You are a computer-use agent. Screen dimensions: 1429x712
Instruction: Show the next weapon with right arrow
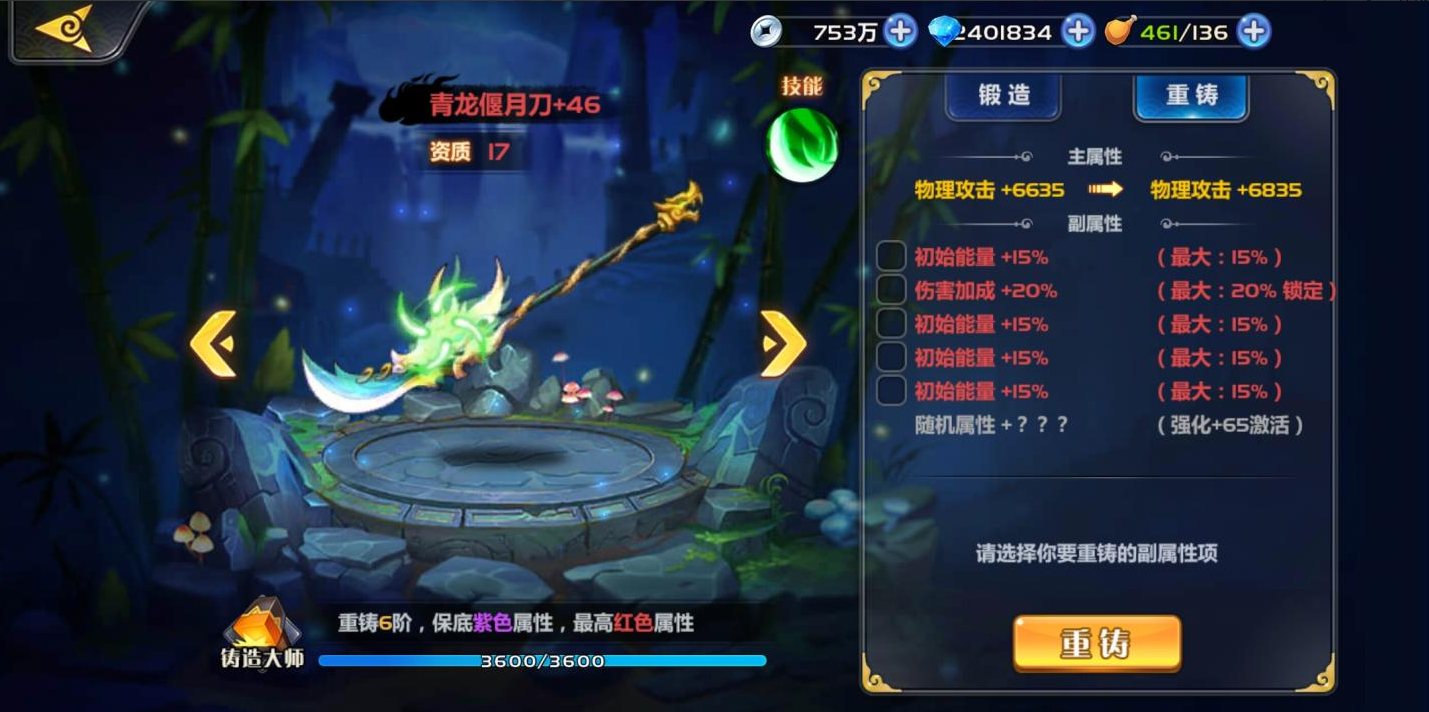click(783, 344)
